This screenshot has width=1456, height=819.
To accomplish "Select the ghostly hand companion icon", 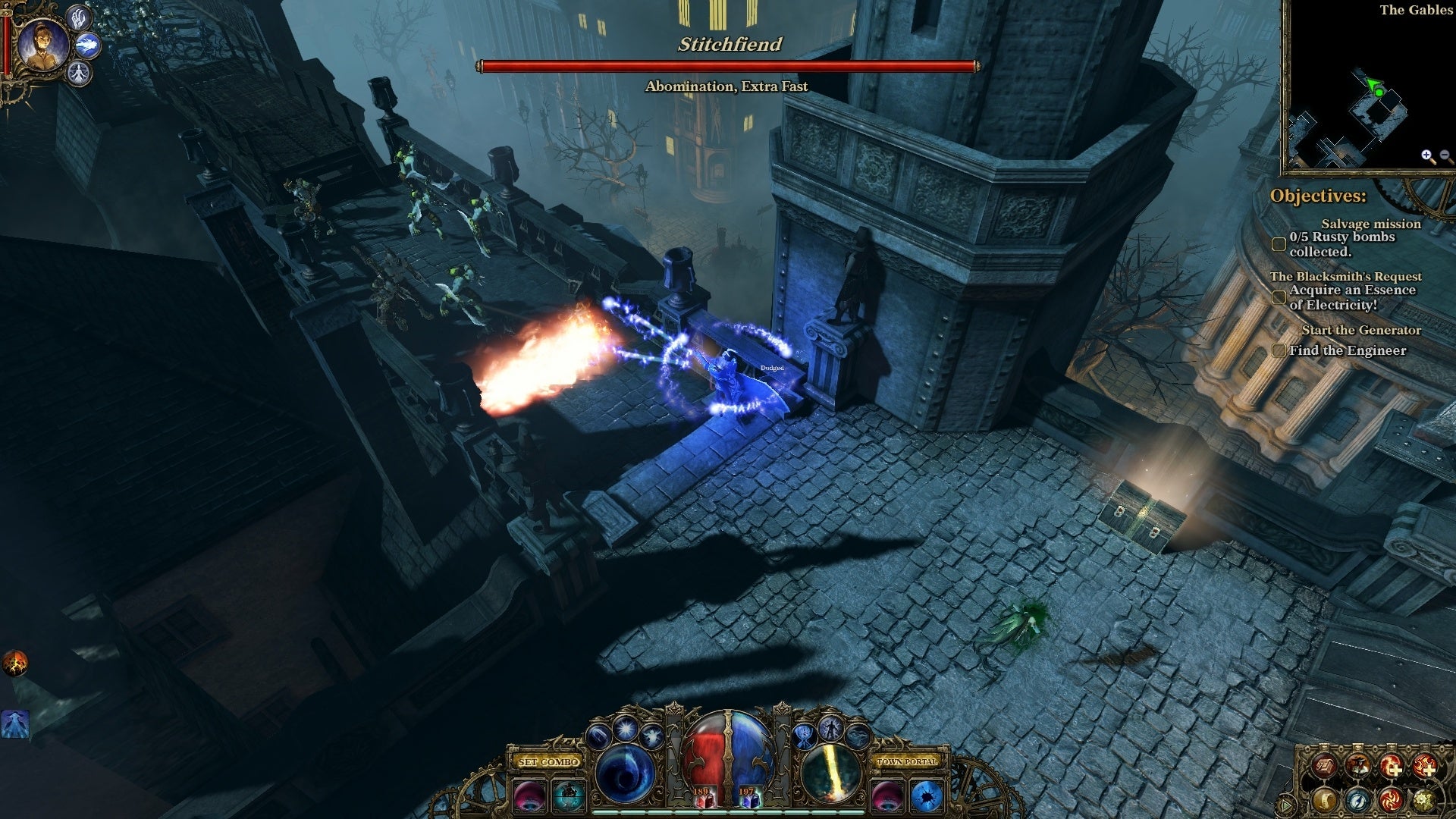I will [79, 17].
